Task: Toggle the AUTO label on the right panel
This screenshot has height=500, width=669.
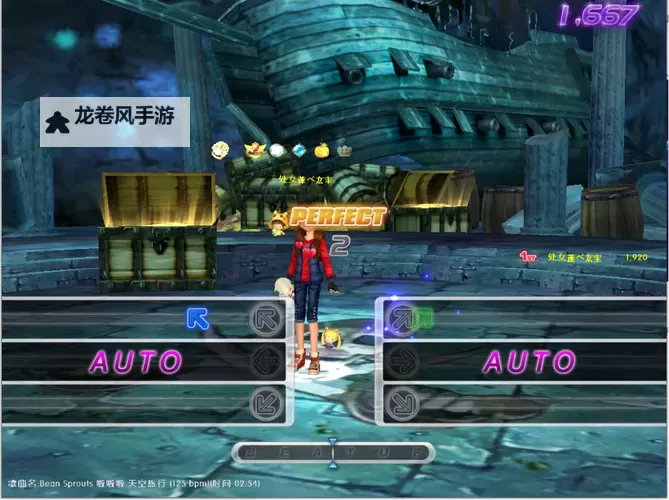Action: pyautogui.click(x=529, y=361)
